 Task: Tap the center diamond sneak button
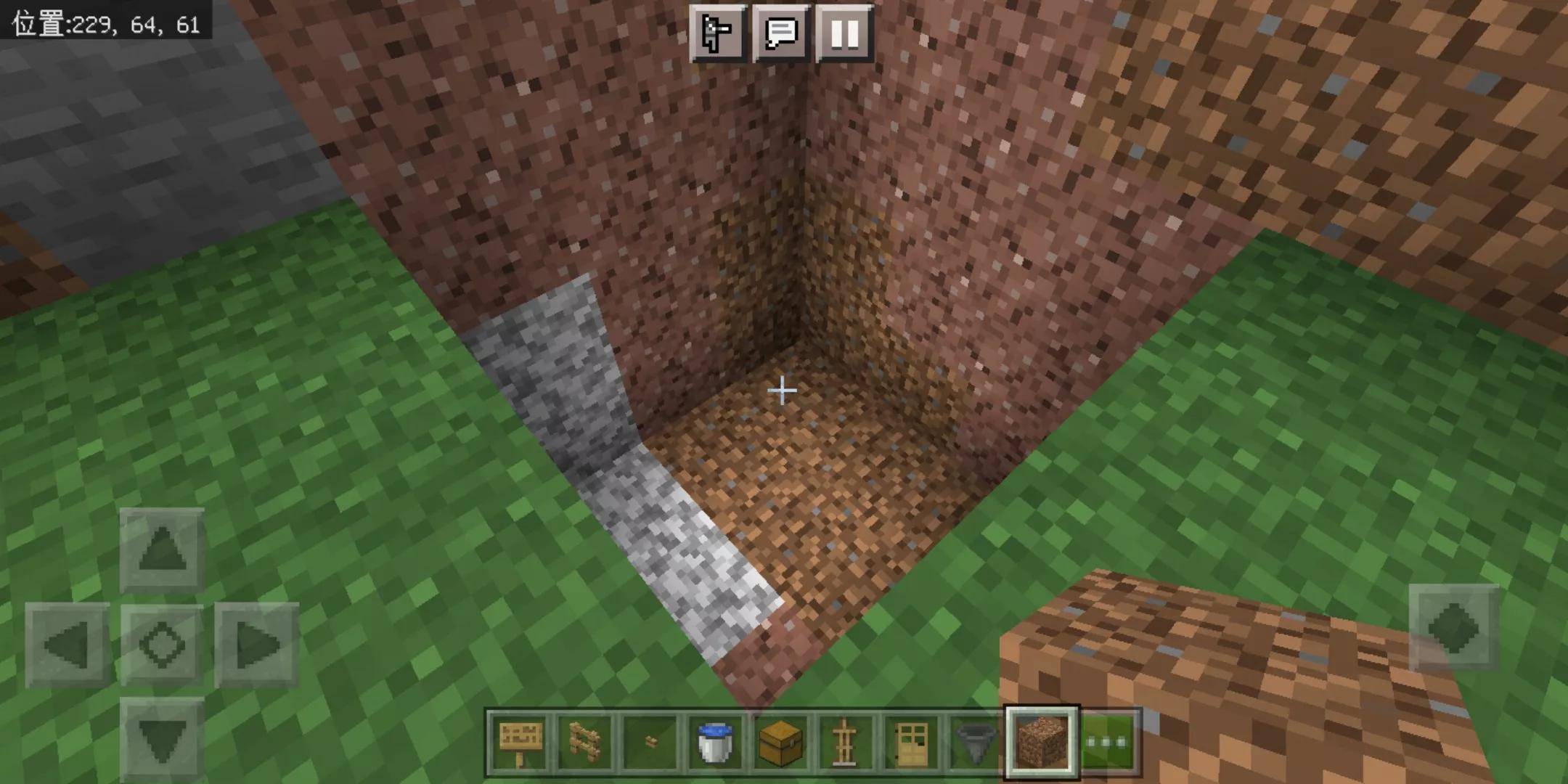coord(162,645)
